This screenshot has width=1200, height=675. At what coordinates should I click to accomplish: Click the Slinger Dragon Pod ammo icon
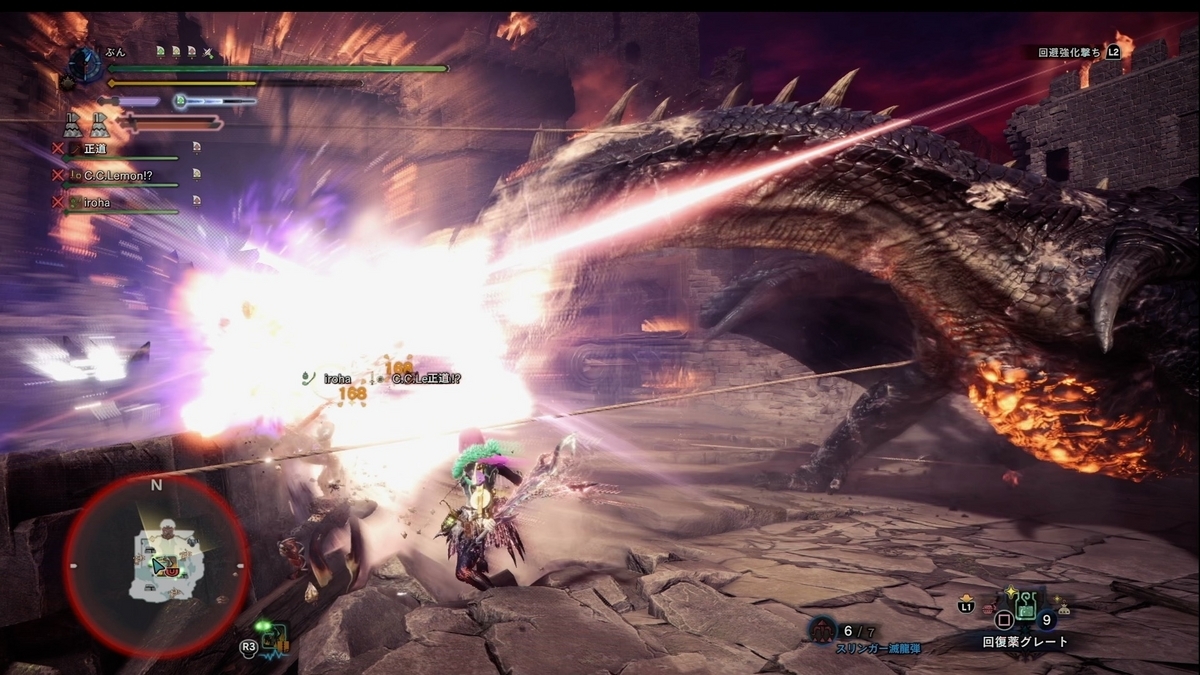824,630
